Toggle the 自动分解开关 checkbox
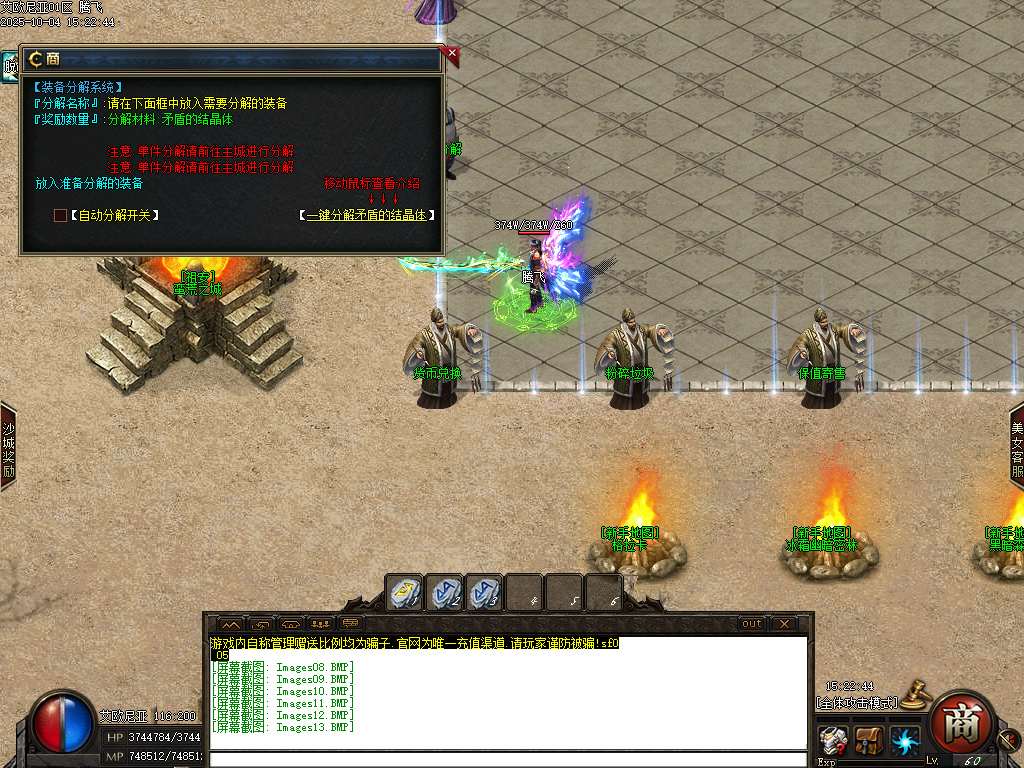 pyautogui.click(x=60, y=215)
